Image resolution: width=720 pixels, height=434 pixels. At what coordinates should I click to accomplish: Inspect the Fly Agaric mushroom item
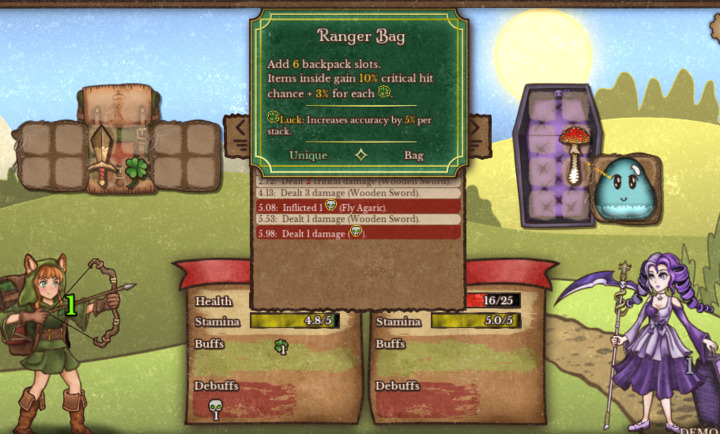click(x=574, y=152)
